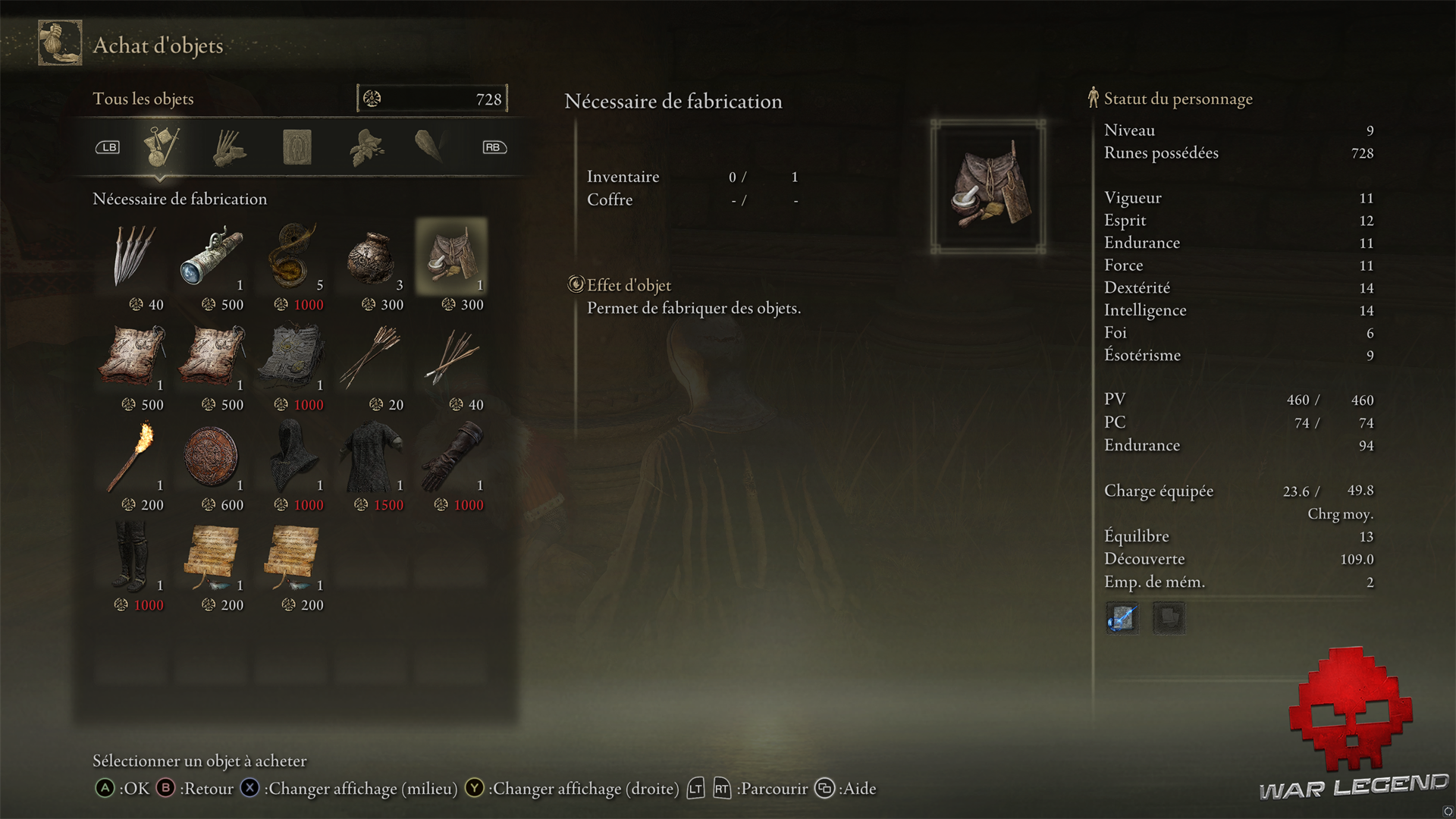Choose the dark grey cookbook costing 1000
This screenshot has height=819, width=1456.
(x=293, y=356)
